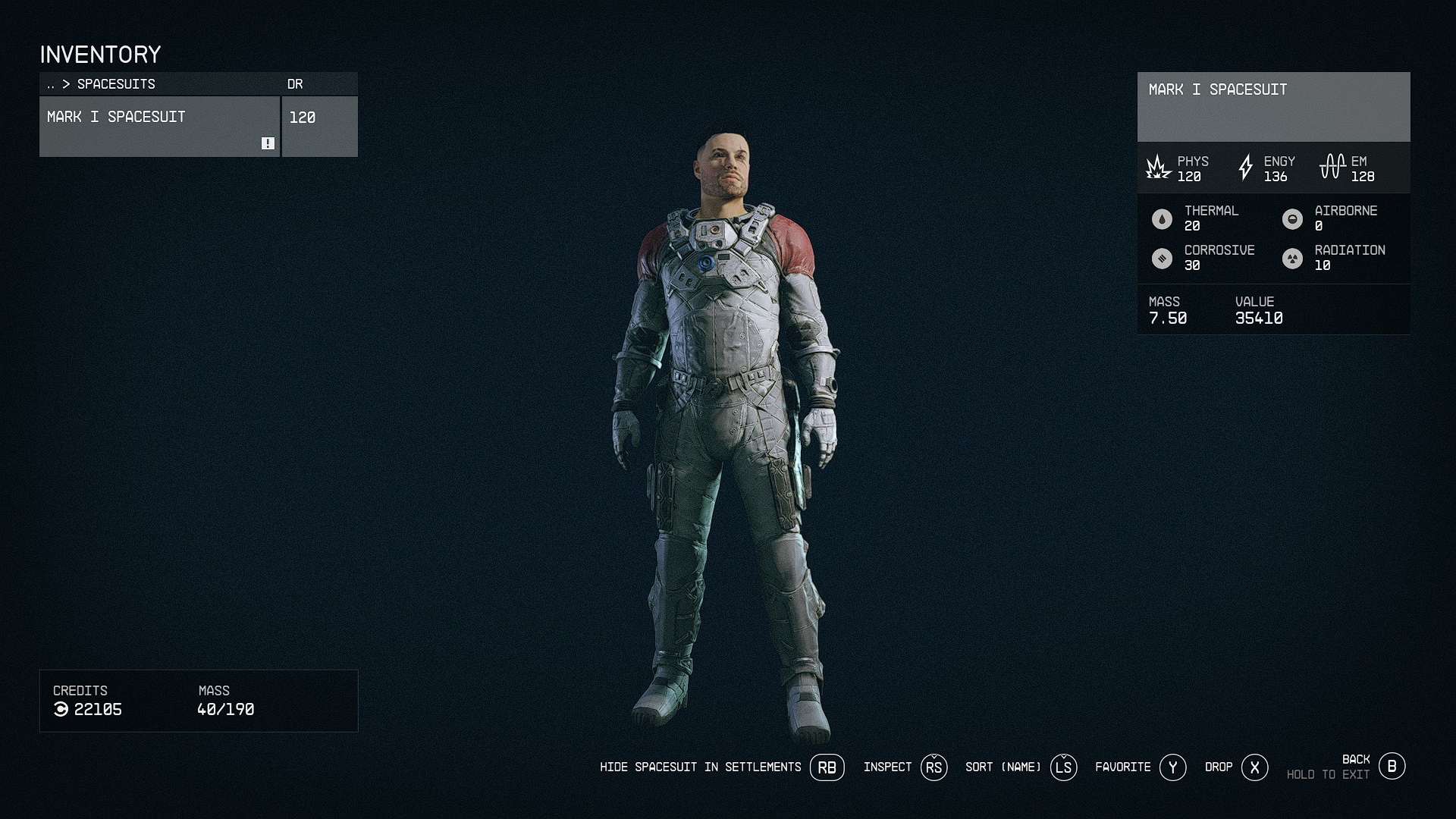
Task: Open the parent folder via breadcrumb dots
Action: click(50, 84)
